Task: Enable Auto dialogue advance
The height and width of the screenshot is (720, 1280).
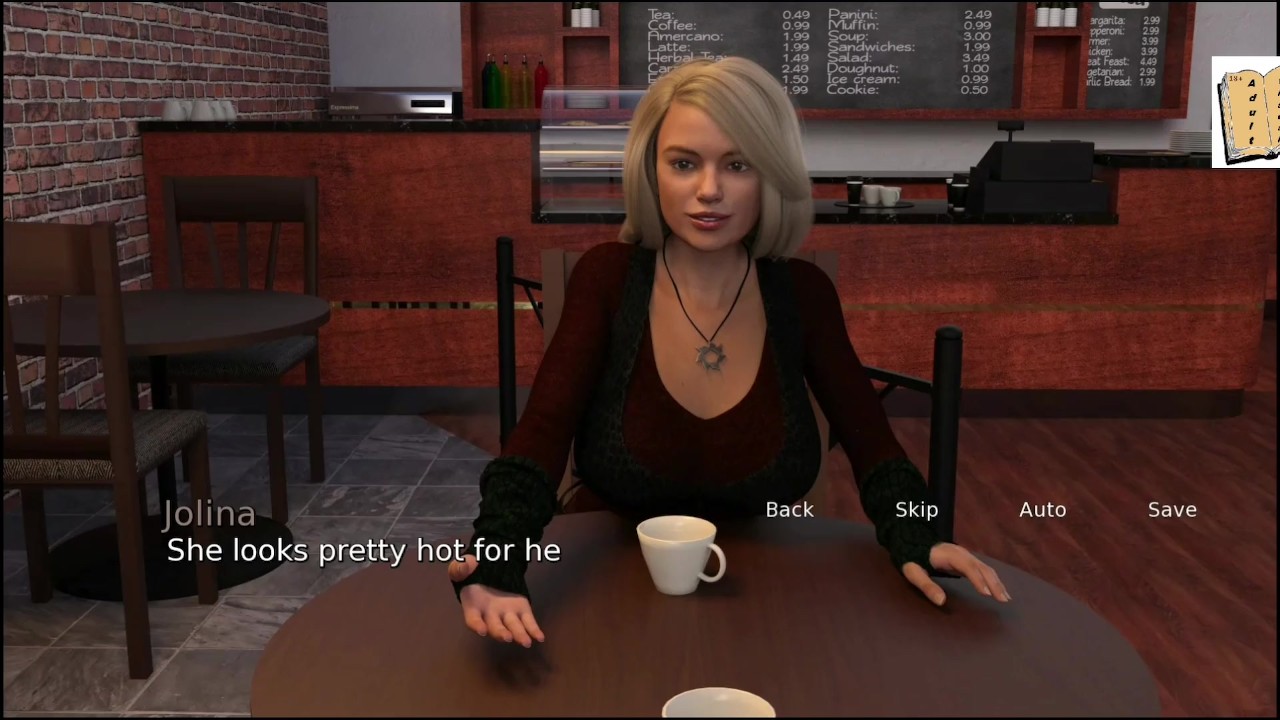Action: click(1042, 510)
